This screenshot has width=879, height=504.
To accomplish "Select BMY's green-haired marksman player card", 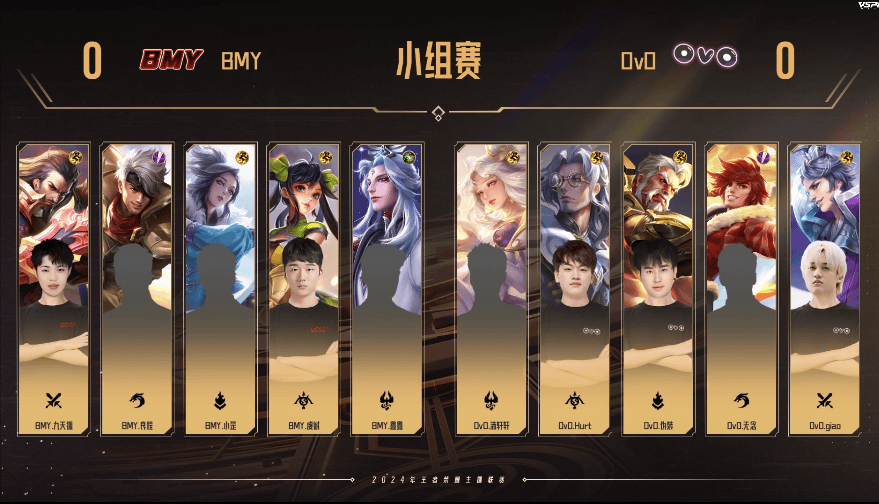I will pyautogui.click(x=303, y=288).
